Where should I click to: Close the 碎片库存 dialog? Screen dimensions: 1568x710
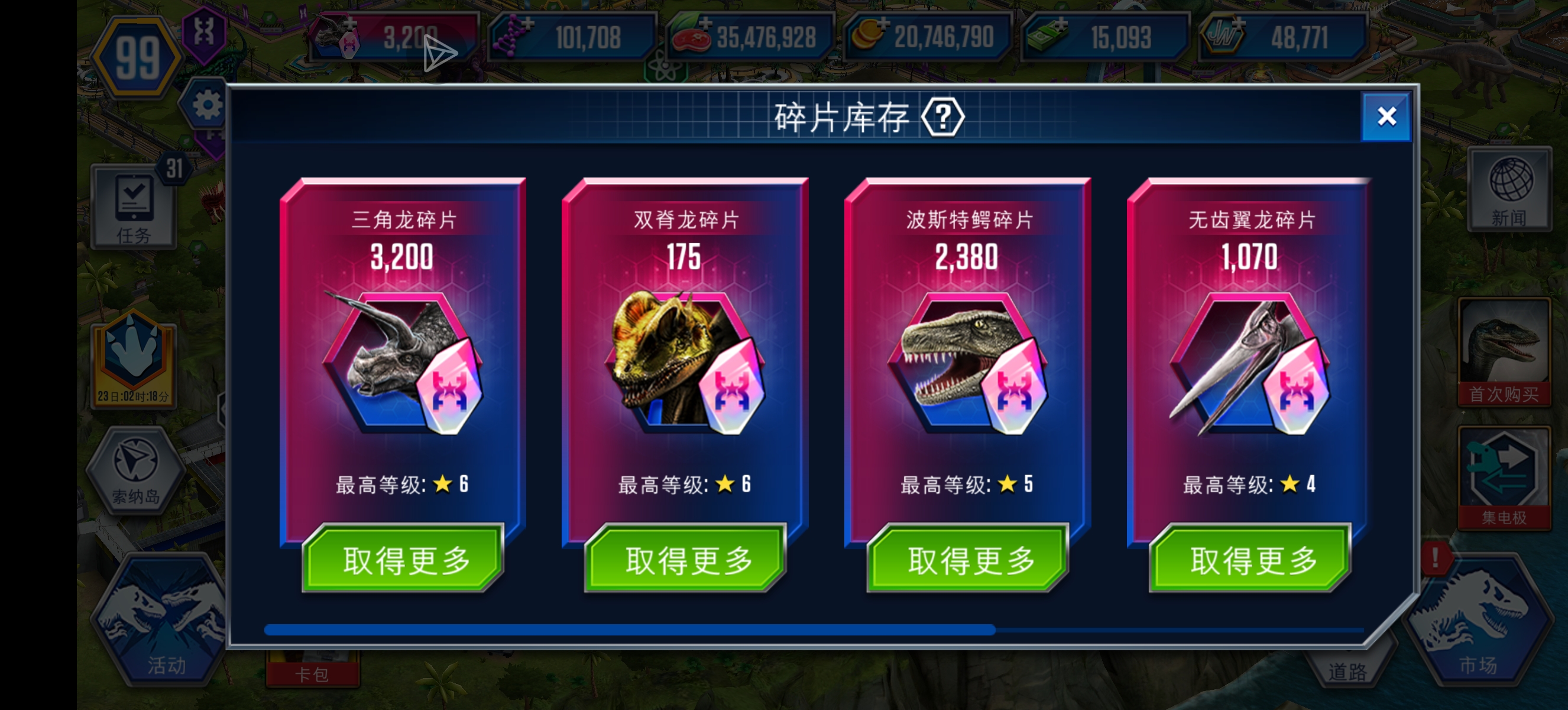click(1386, 117)
